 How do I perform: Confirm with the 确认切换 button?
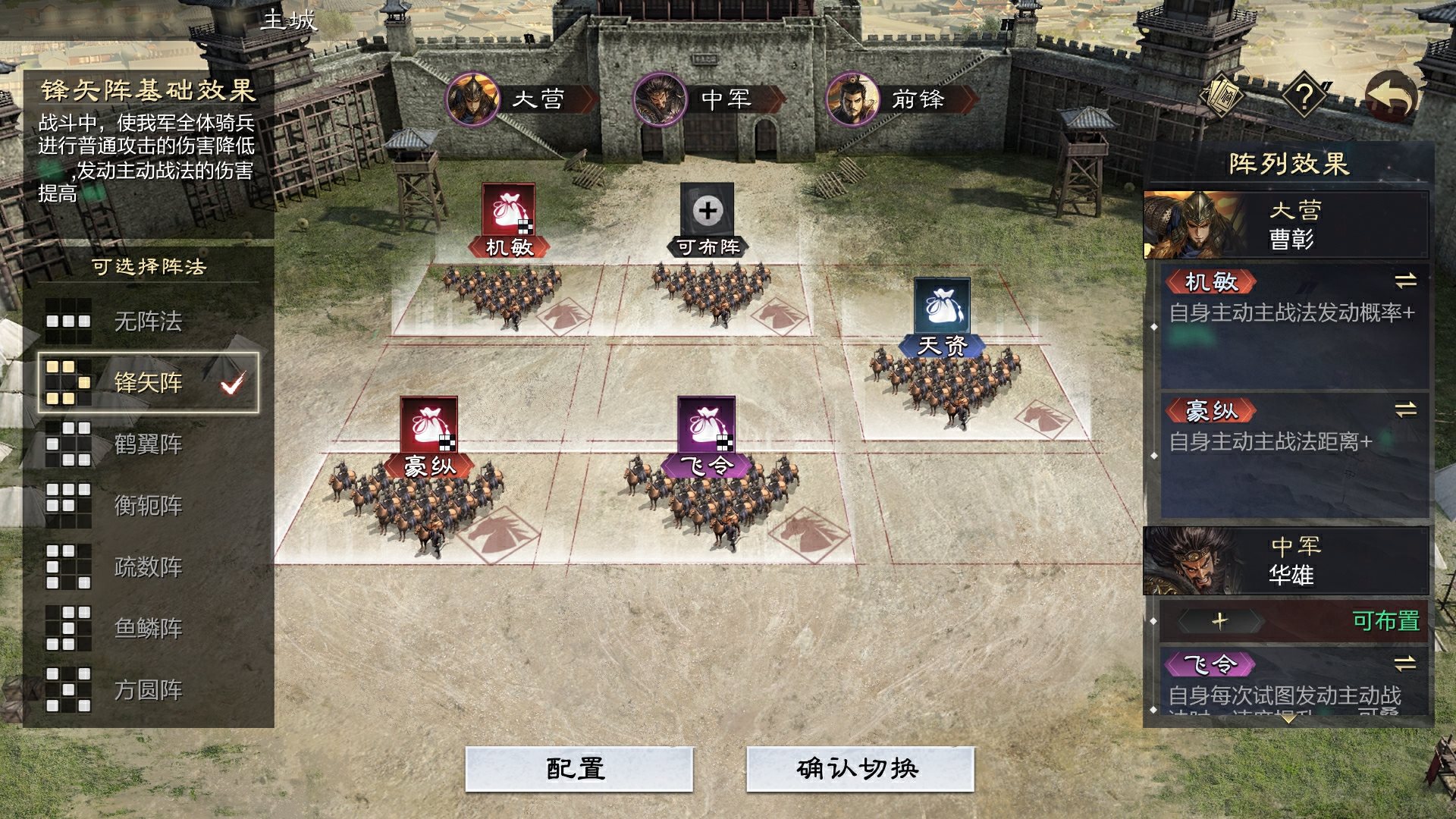(859, 769)
